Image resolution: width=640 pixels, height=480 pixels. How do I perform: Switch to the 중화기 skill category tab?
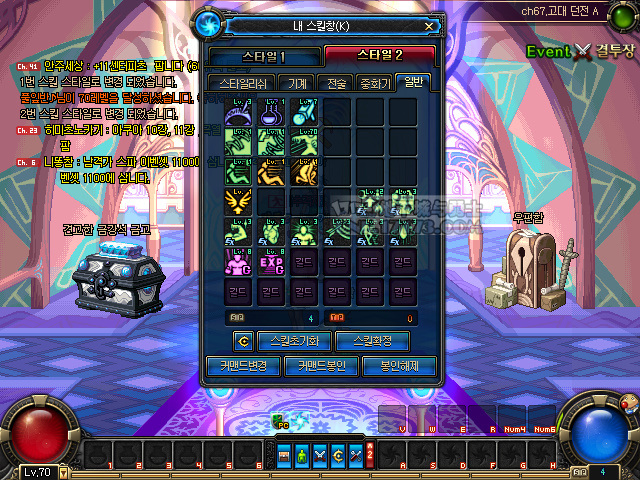(375, 83)
